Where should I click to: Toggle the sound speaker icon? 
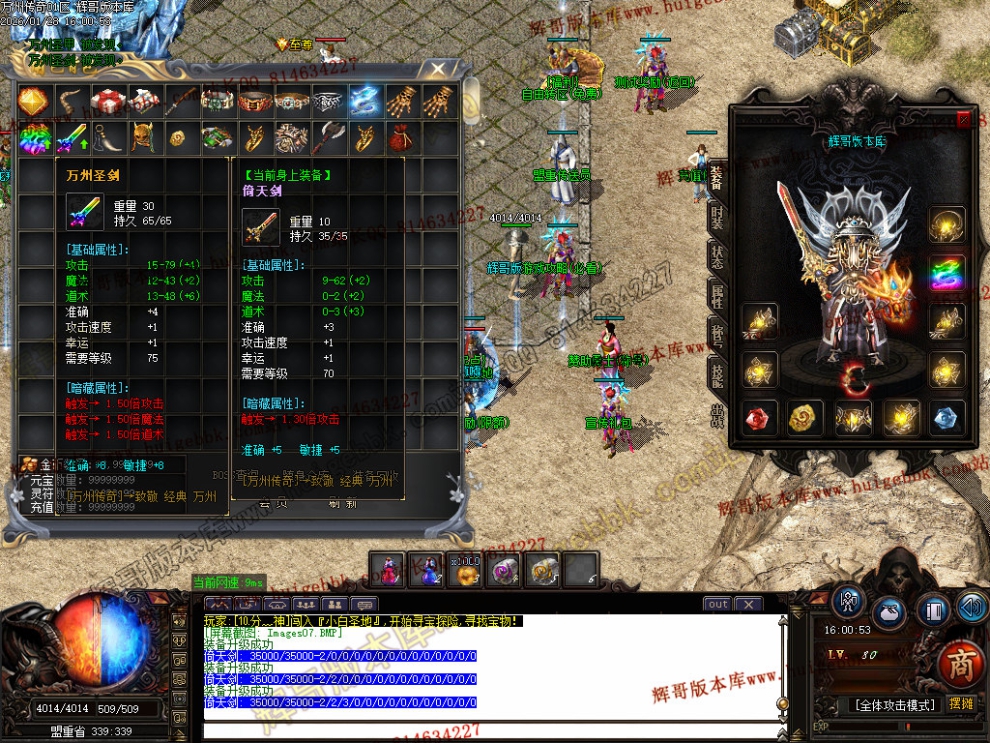coord(970,606)
